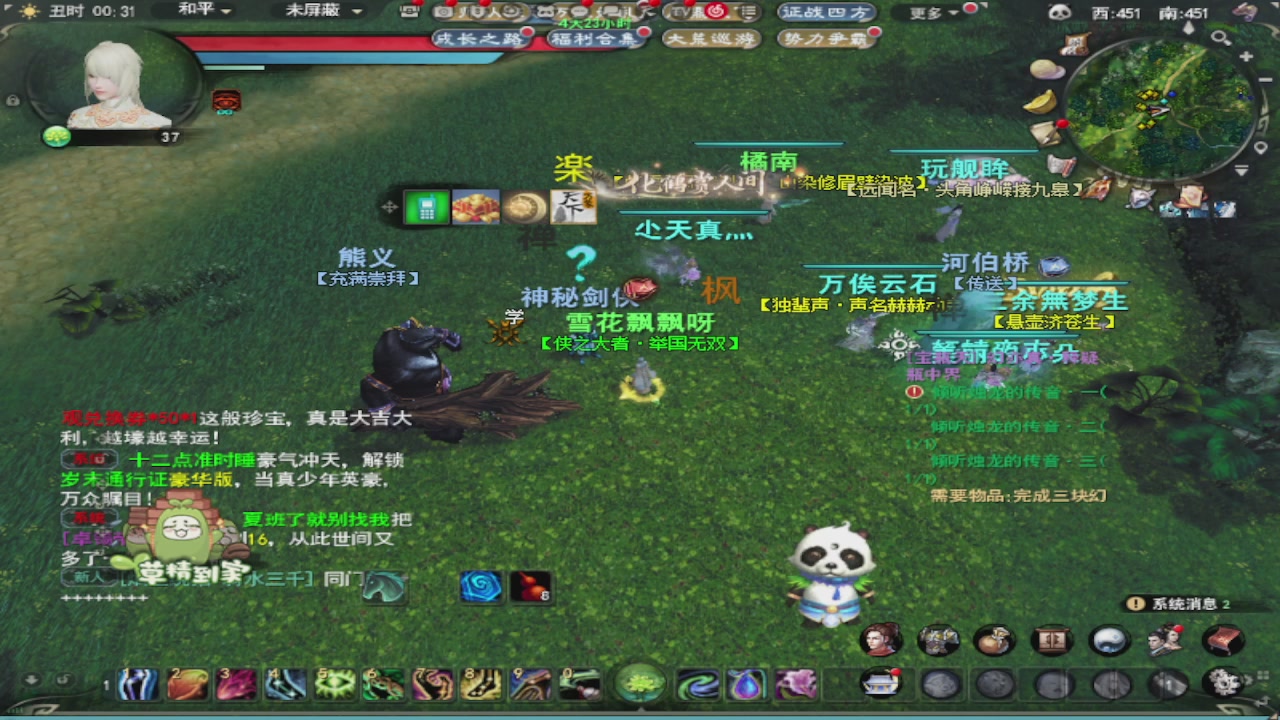Open the 福利合集 menu with the countdown timer
The image size is (1280, 720).
594,39
